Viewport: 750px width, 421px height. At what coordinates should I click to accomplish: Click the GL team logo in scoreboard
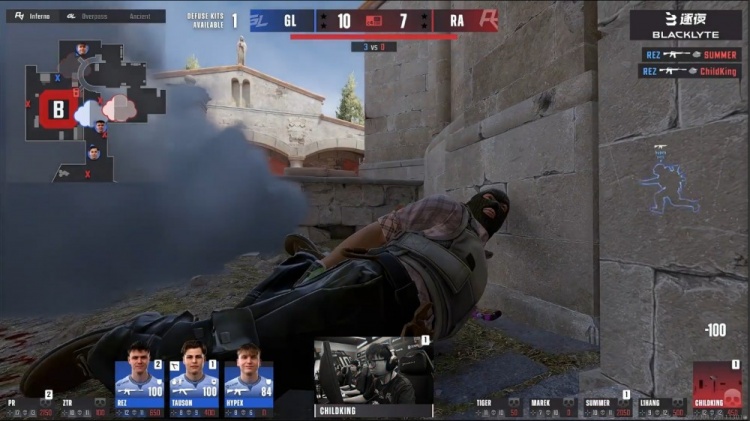coord(258,20)
